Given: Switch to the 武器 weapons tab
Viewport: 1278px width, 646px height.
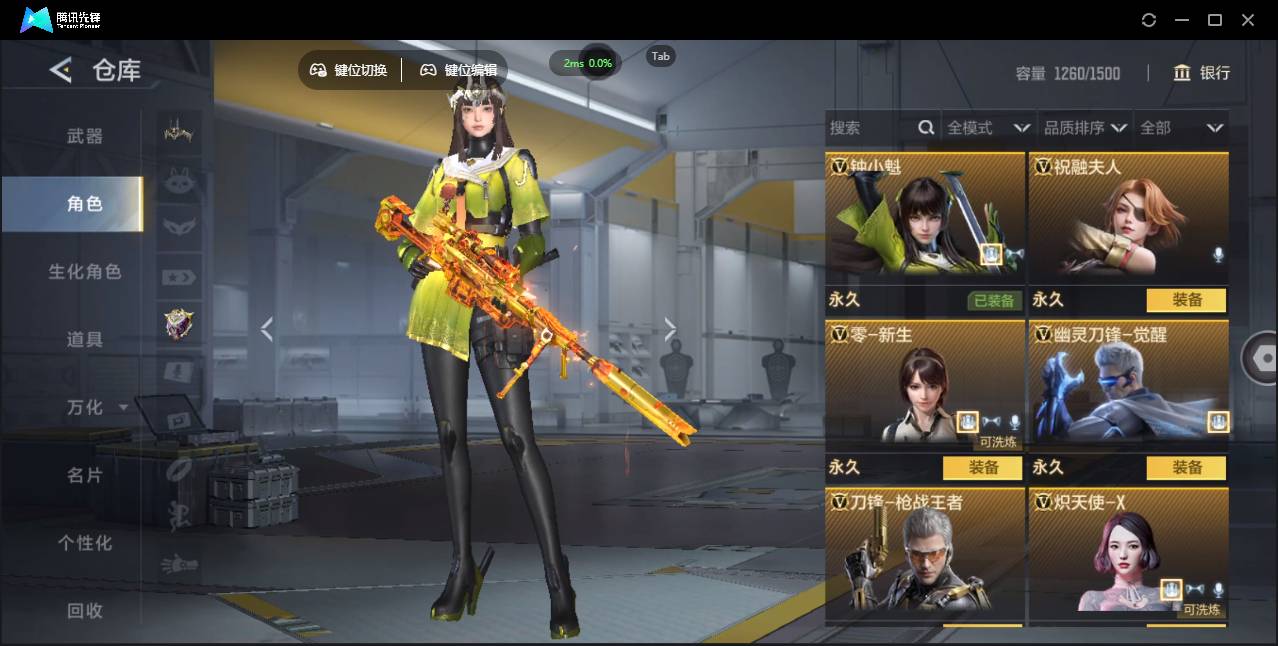Looking at the screenshot, I should [85, 136].
